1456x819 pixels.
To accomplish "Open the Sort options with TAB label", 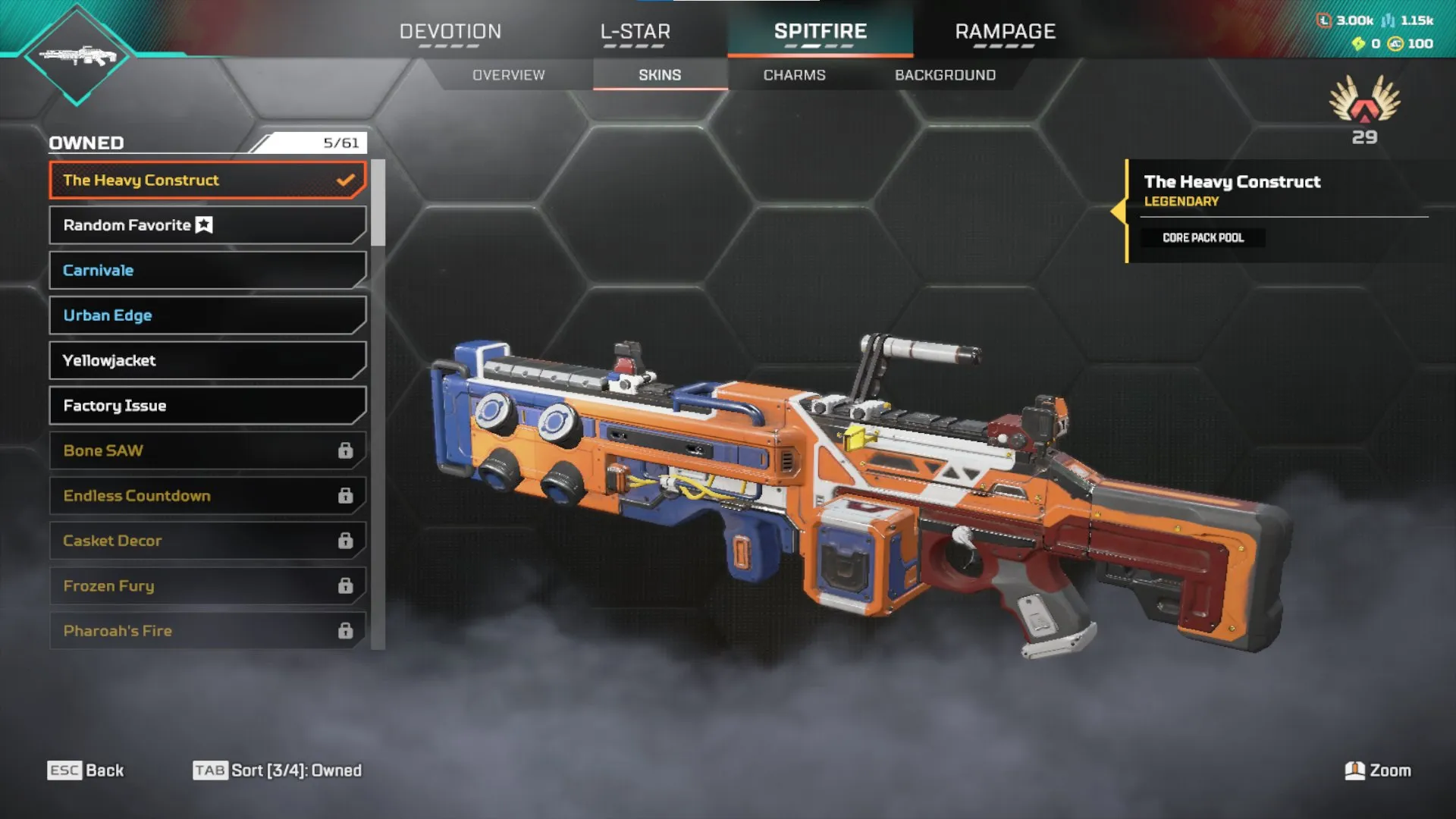I will 278,770.
